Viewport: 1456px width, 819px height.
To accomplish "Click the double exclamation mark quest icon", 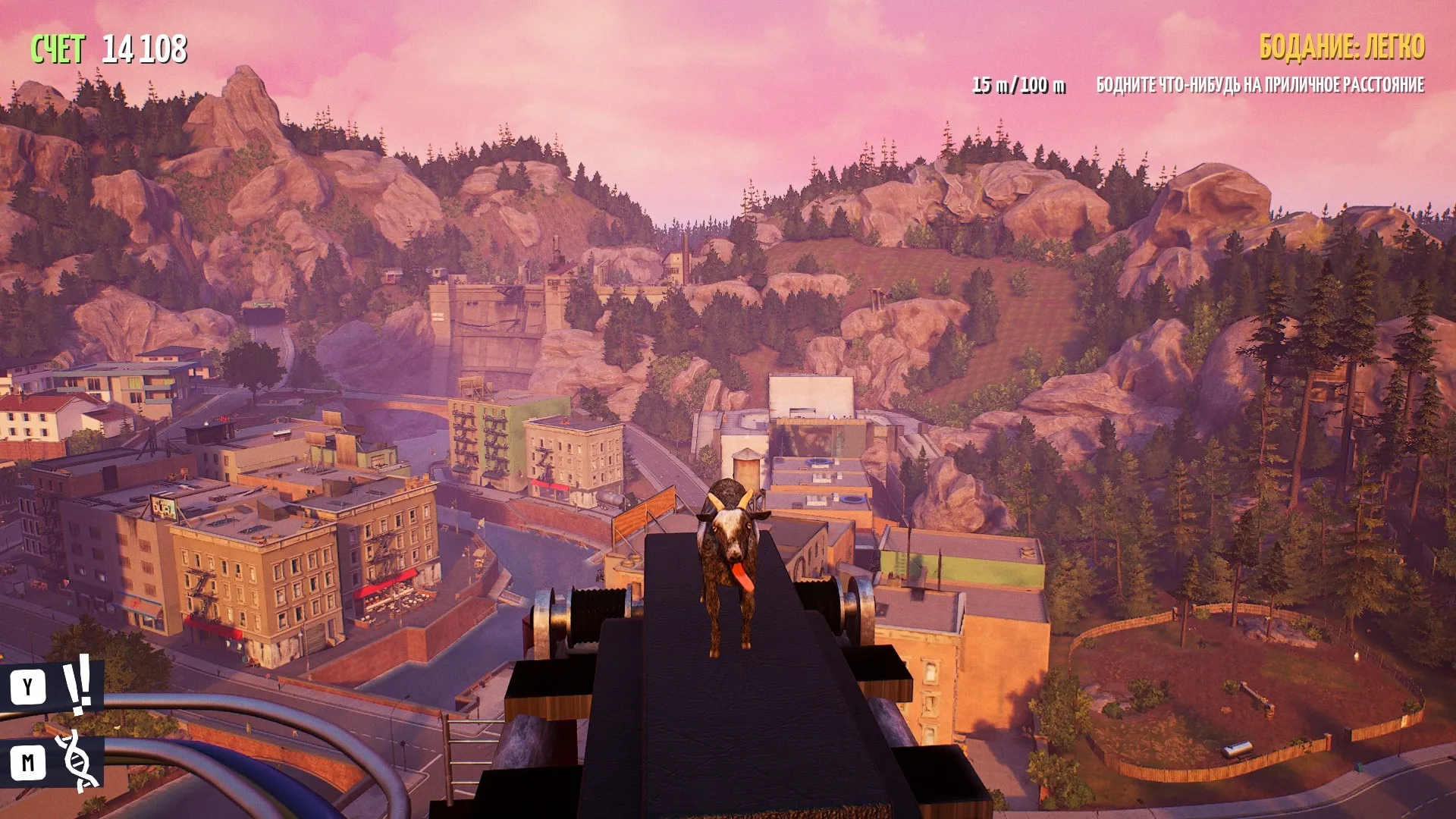I will coord(77,685).
